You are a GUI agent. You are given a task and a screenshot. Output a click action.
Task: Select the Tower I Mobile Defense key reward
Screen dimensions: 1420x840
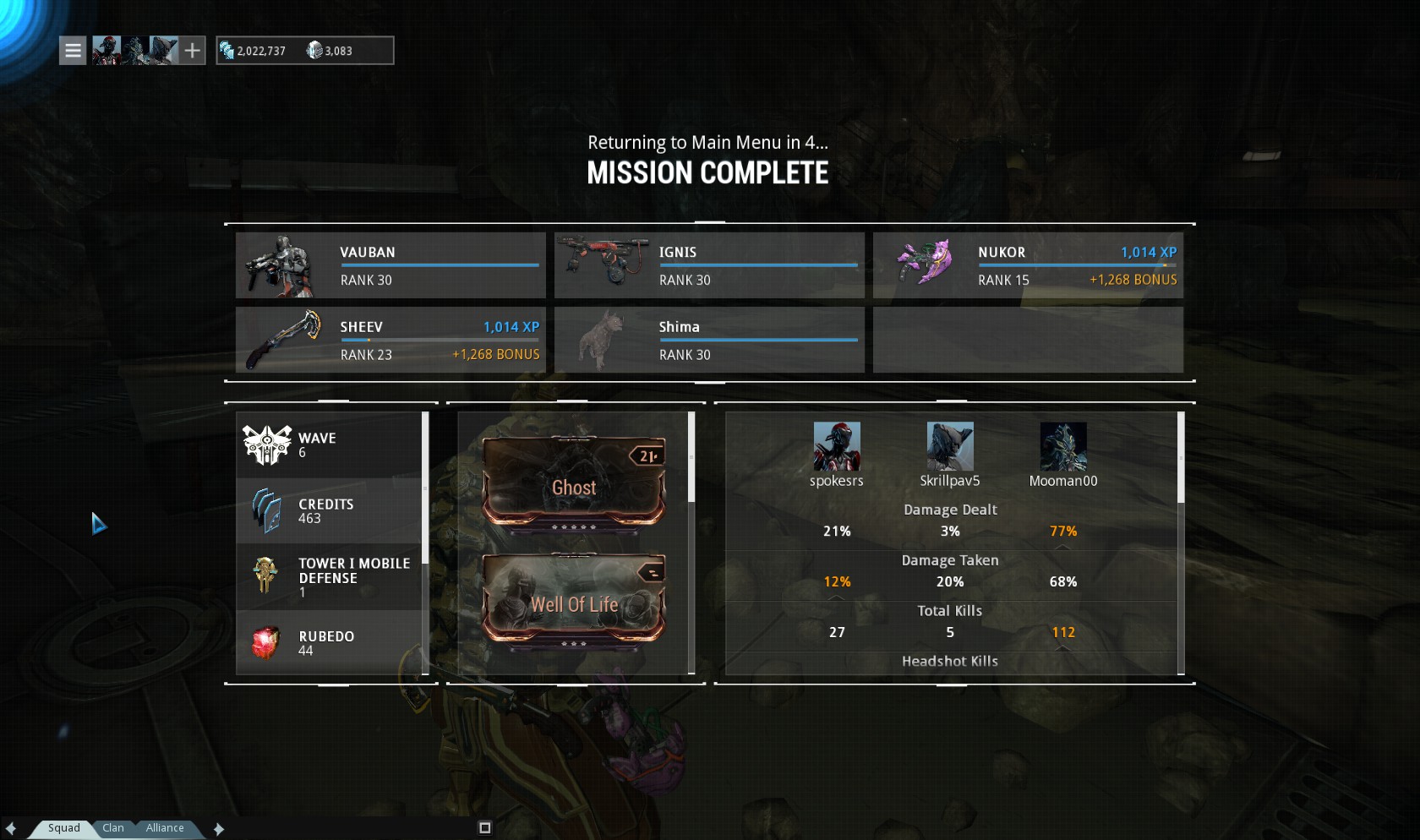tap(329, 577)
